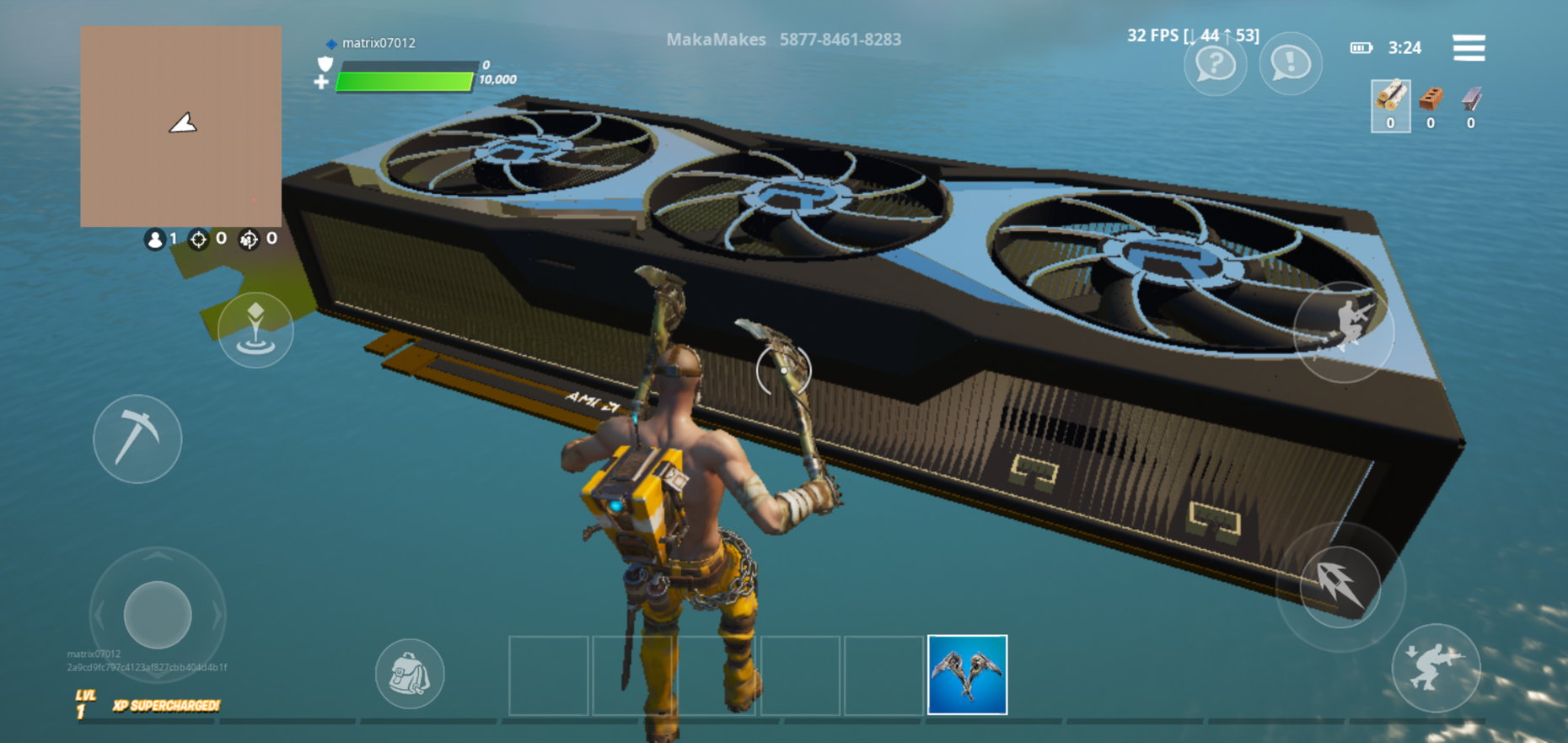Open the minimap
This screenshot has width=1568, height=743.
pyautogui.click(x=181, y=127)
